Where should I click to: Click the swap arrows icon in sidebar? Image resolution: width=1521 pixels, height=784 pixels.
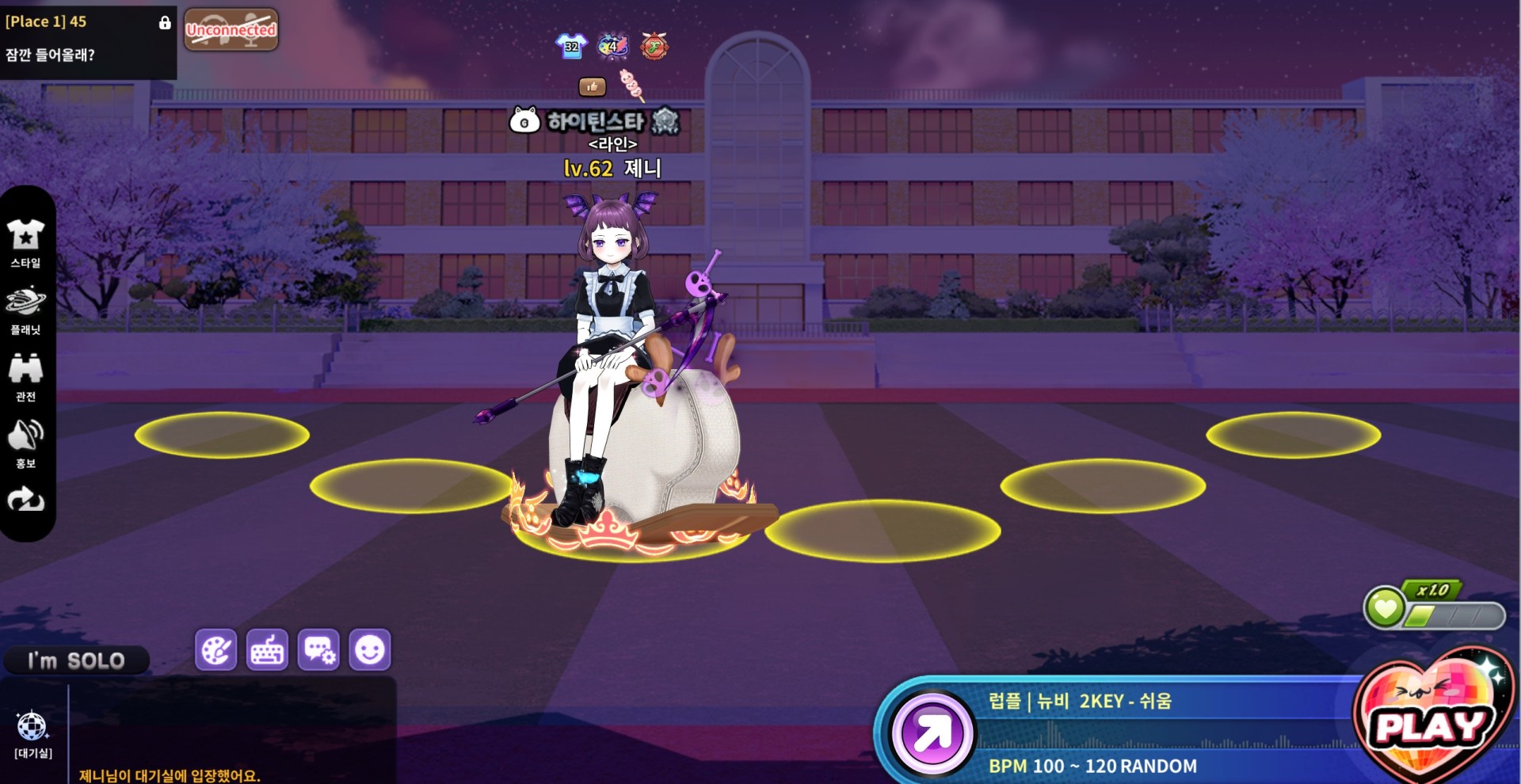click(x=25, y=499)
